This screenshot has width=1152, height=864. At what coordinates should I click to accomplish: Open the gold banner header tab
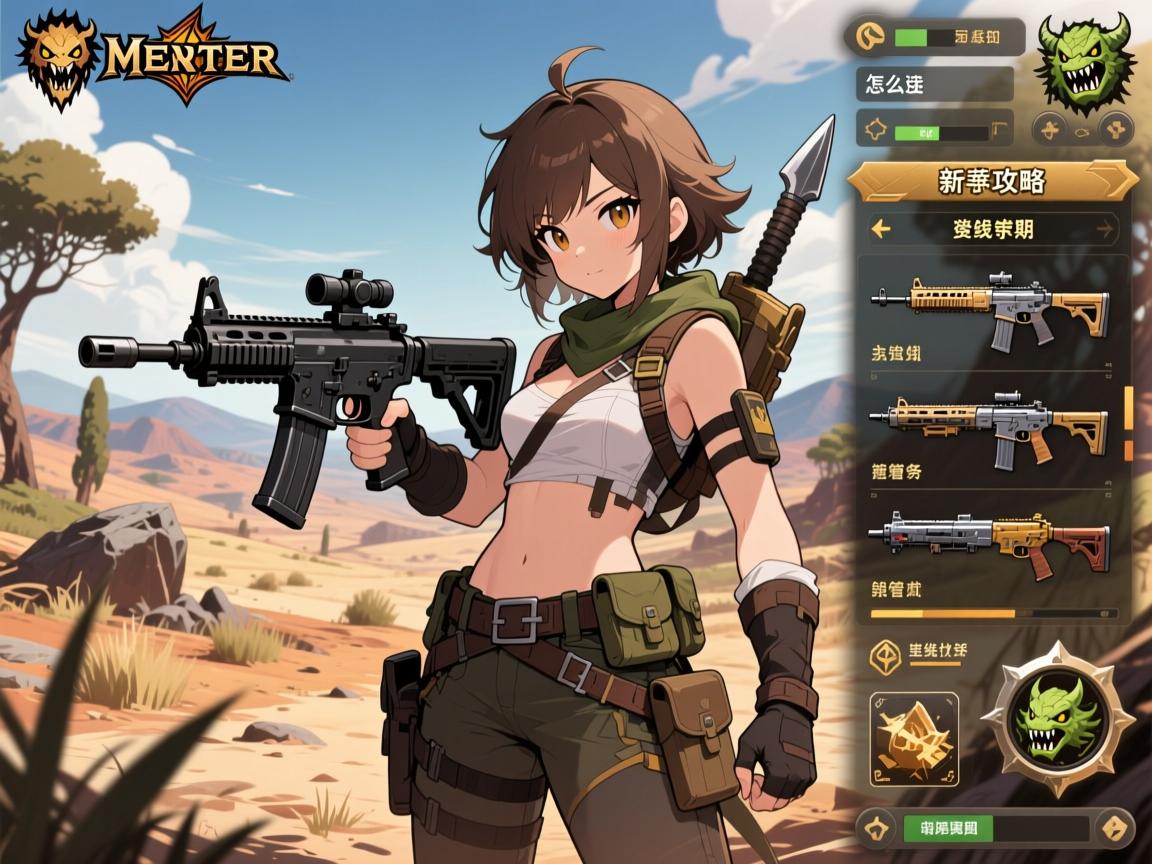tap(992, 181)
